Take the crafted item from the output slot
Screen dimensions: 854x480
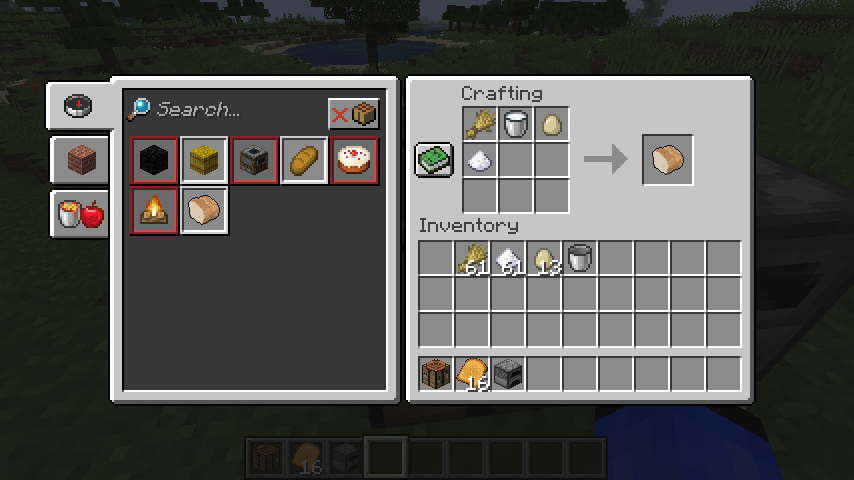click(x=667, y=160)
